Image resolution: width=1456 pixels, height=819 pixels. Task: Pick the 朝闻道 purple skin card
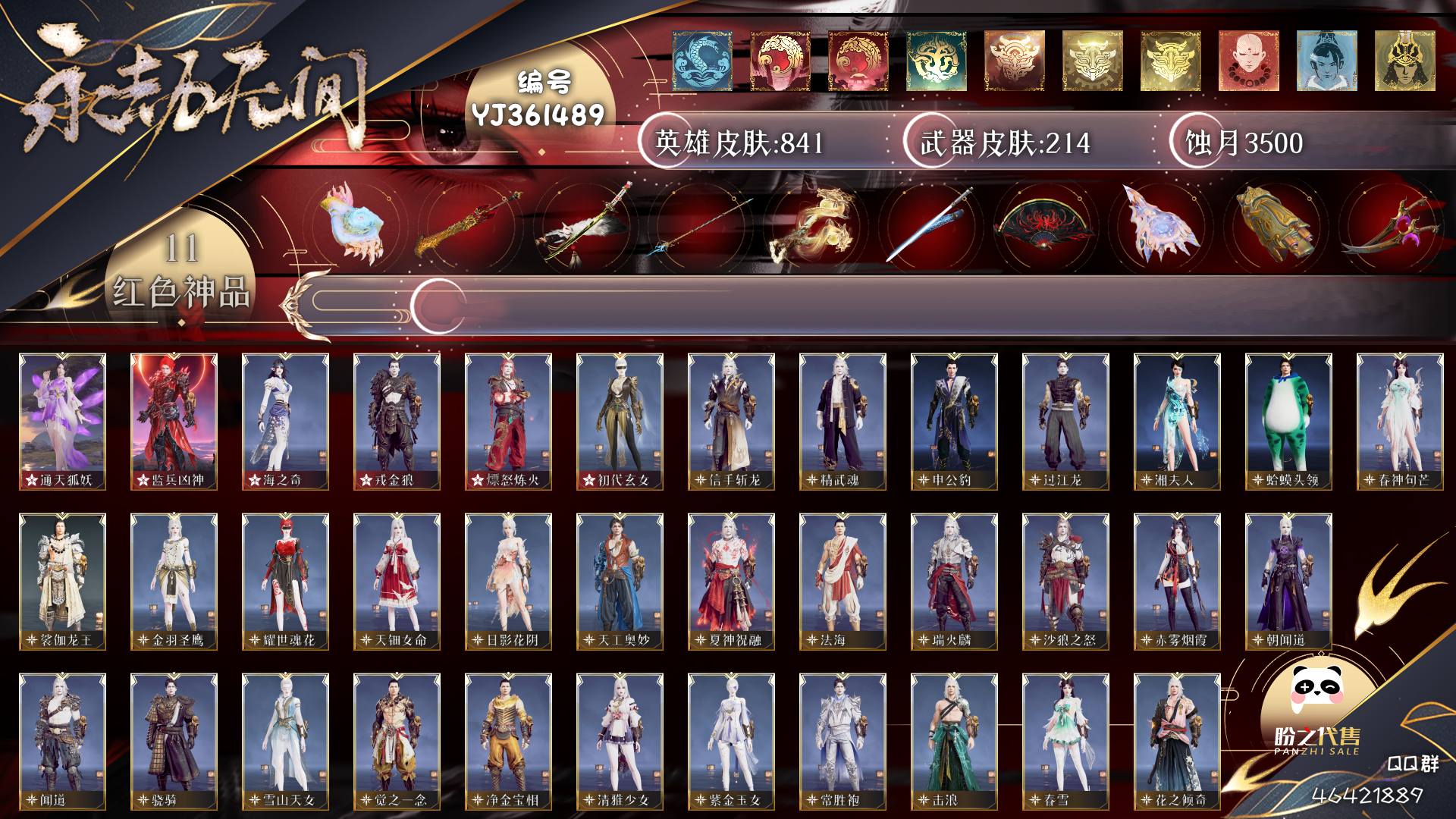click(1288, 581)
